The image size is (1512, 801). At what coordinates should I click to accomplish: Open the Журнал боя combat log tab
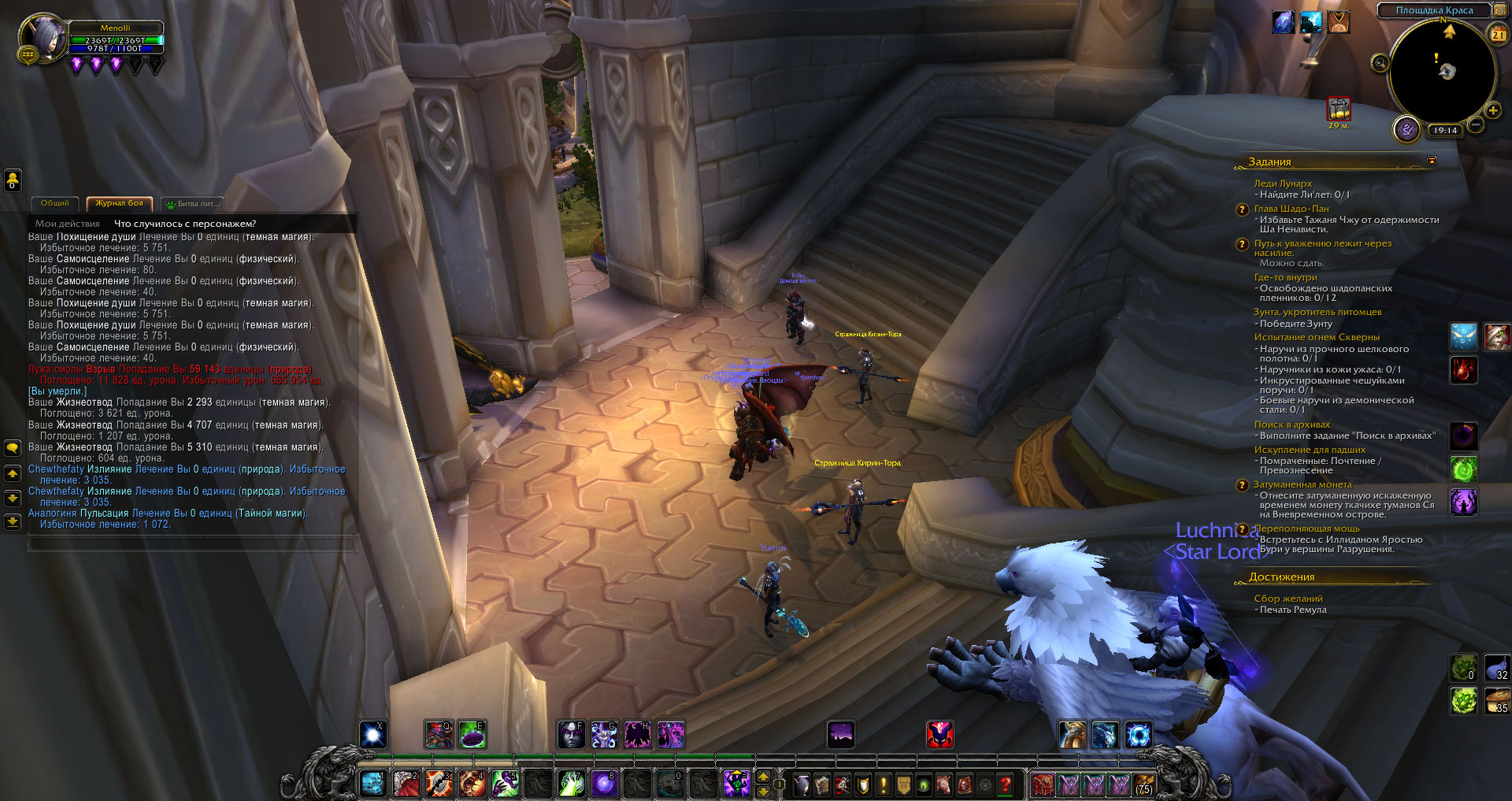(120, 203)
